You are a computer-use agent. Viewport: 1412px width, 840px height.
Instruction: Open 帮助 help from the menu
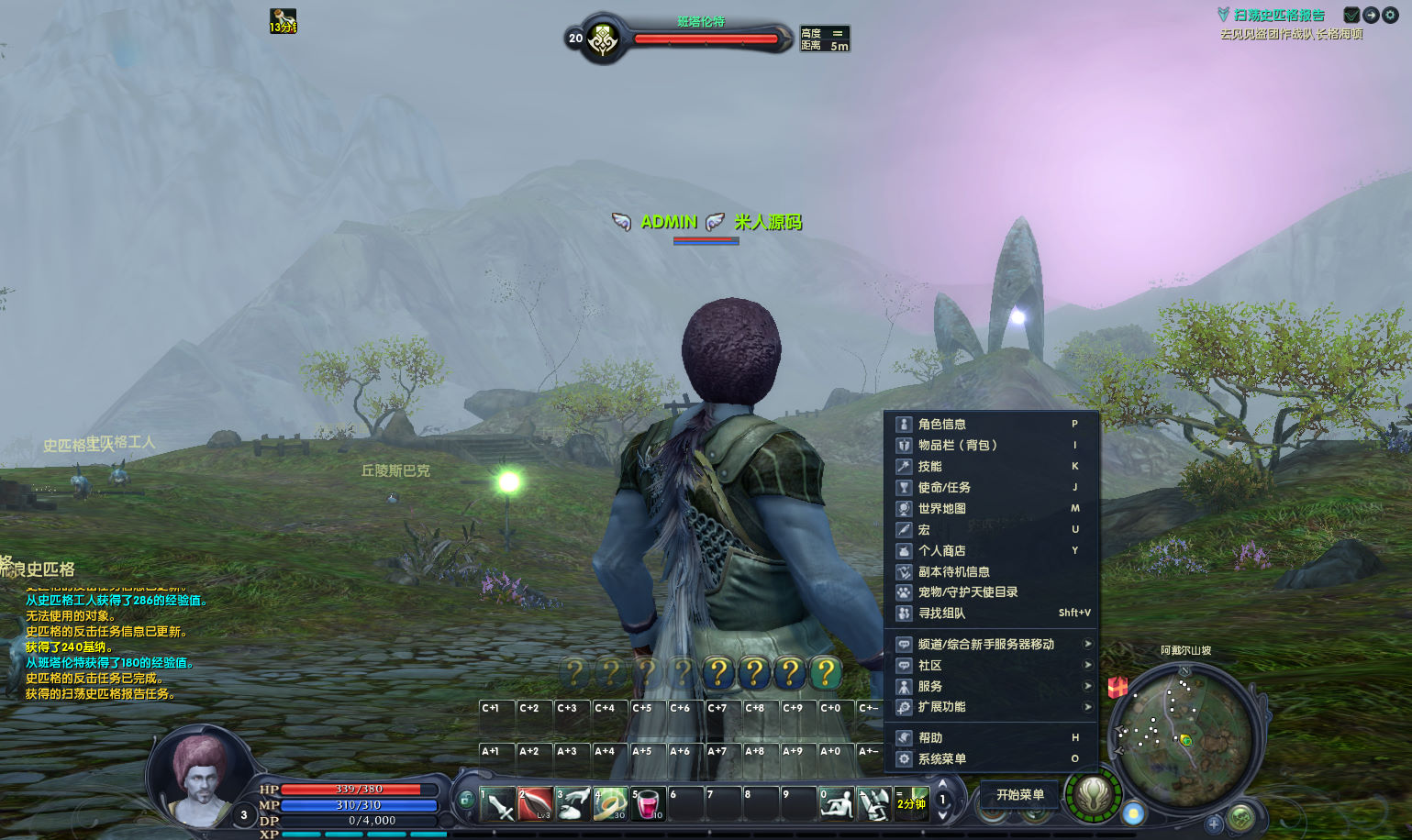pos(929,738)
